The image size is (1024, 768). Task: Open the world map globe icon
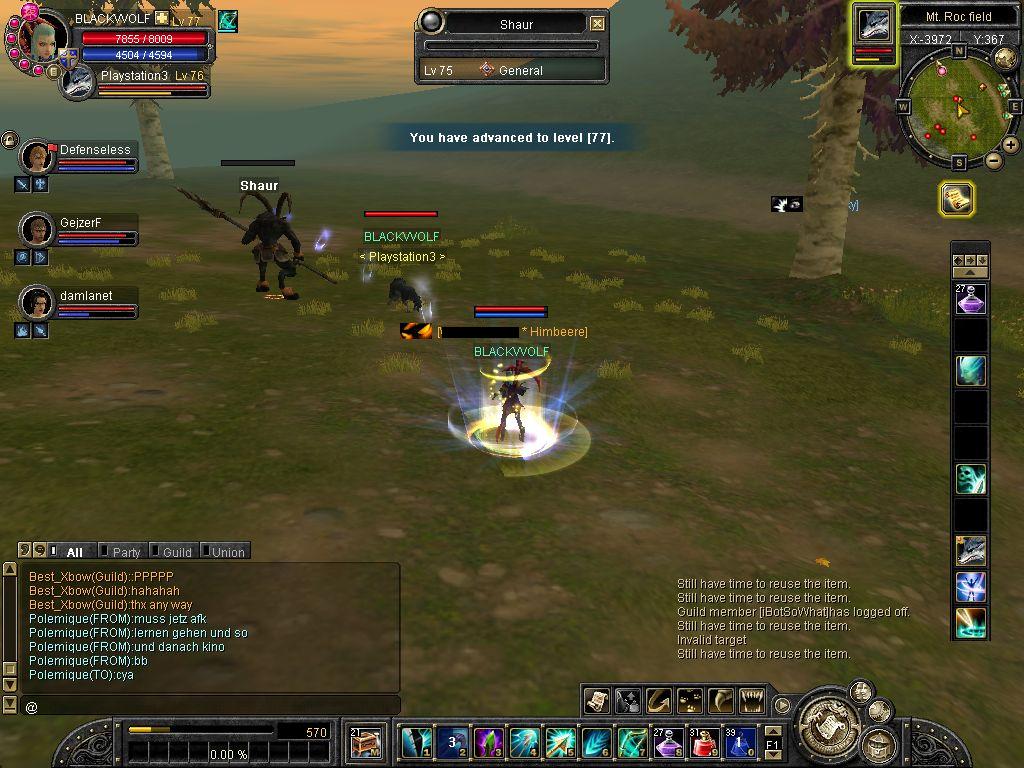click(x=1005, y=58)
